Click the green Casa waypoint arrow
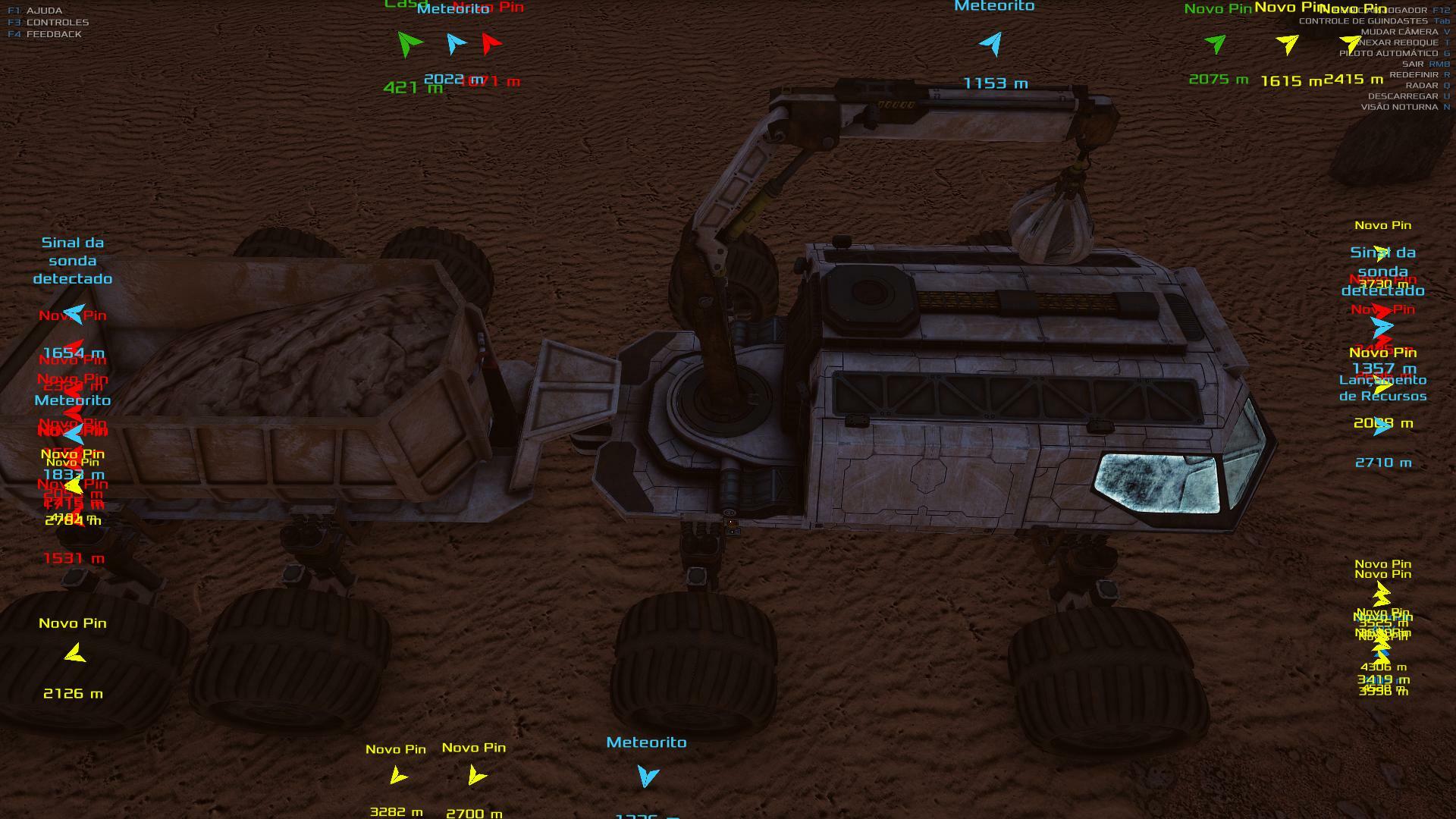The image size is (1456, 819). pos(409,43)
